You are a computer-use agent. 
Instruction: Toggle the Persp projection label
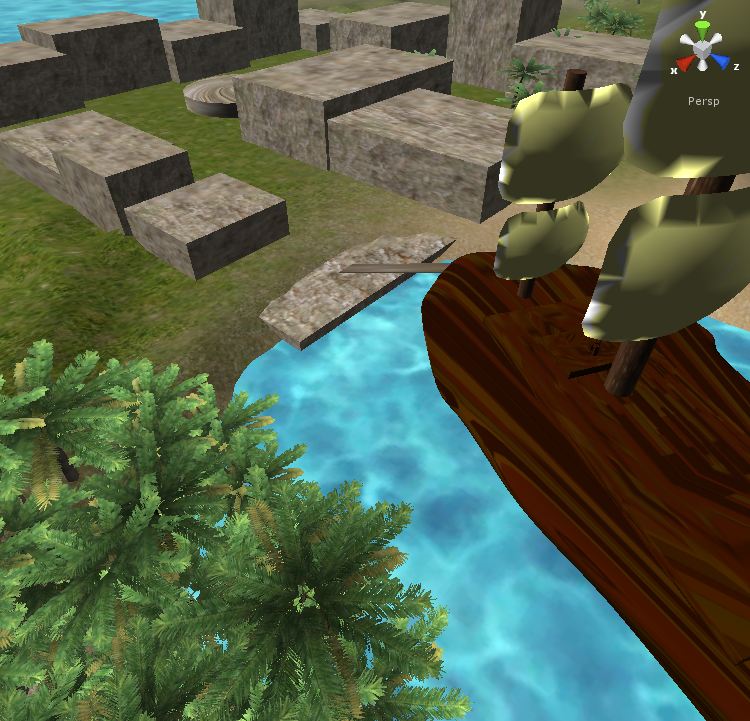(x=703, y=101)
